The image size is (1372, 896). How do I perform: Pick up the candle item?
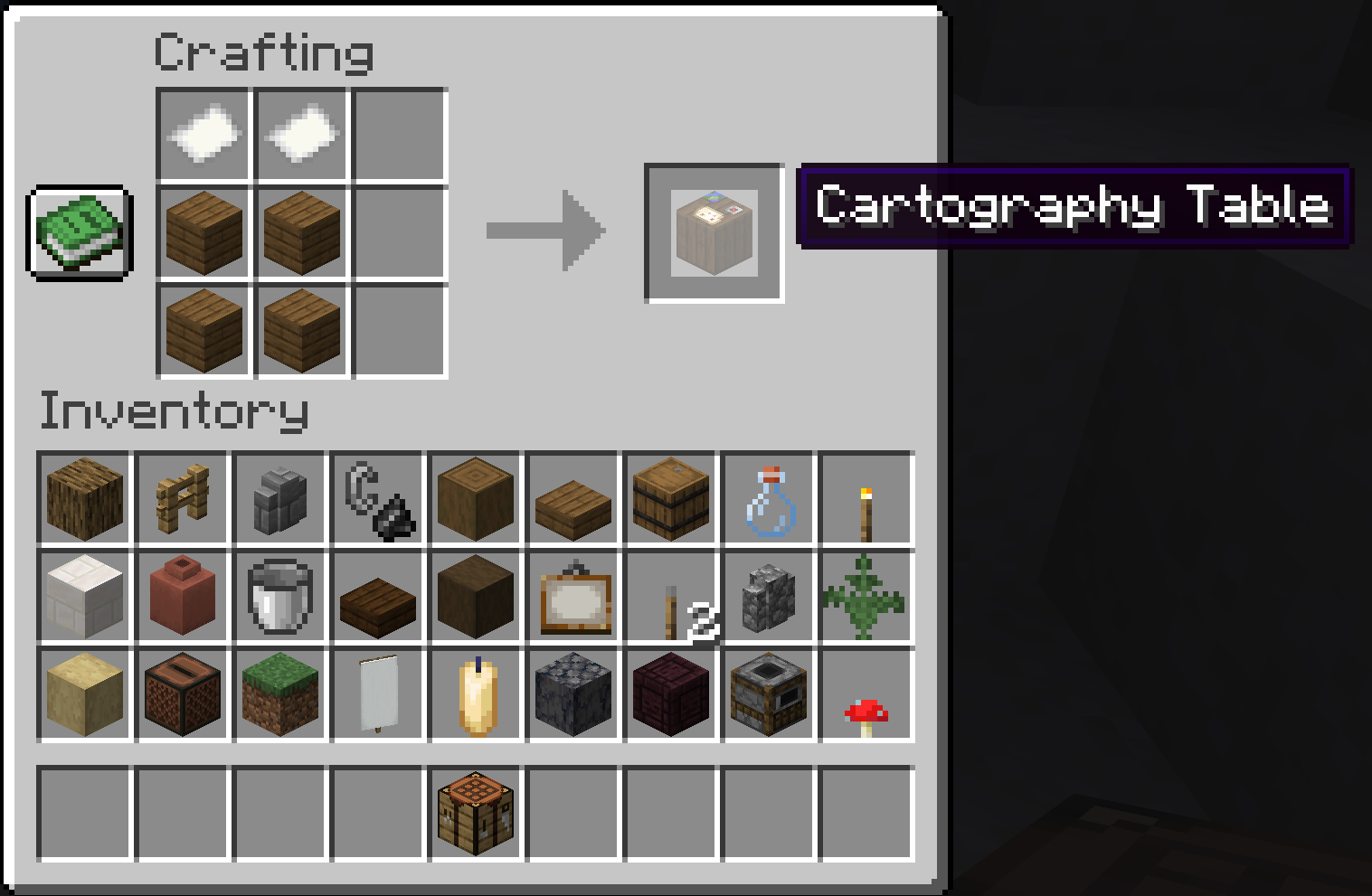tap(474, 695)
